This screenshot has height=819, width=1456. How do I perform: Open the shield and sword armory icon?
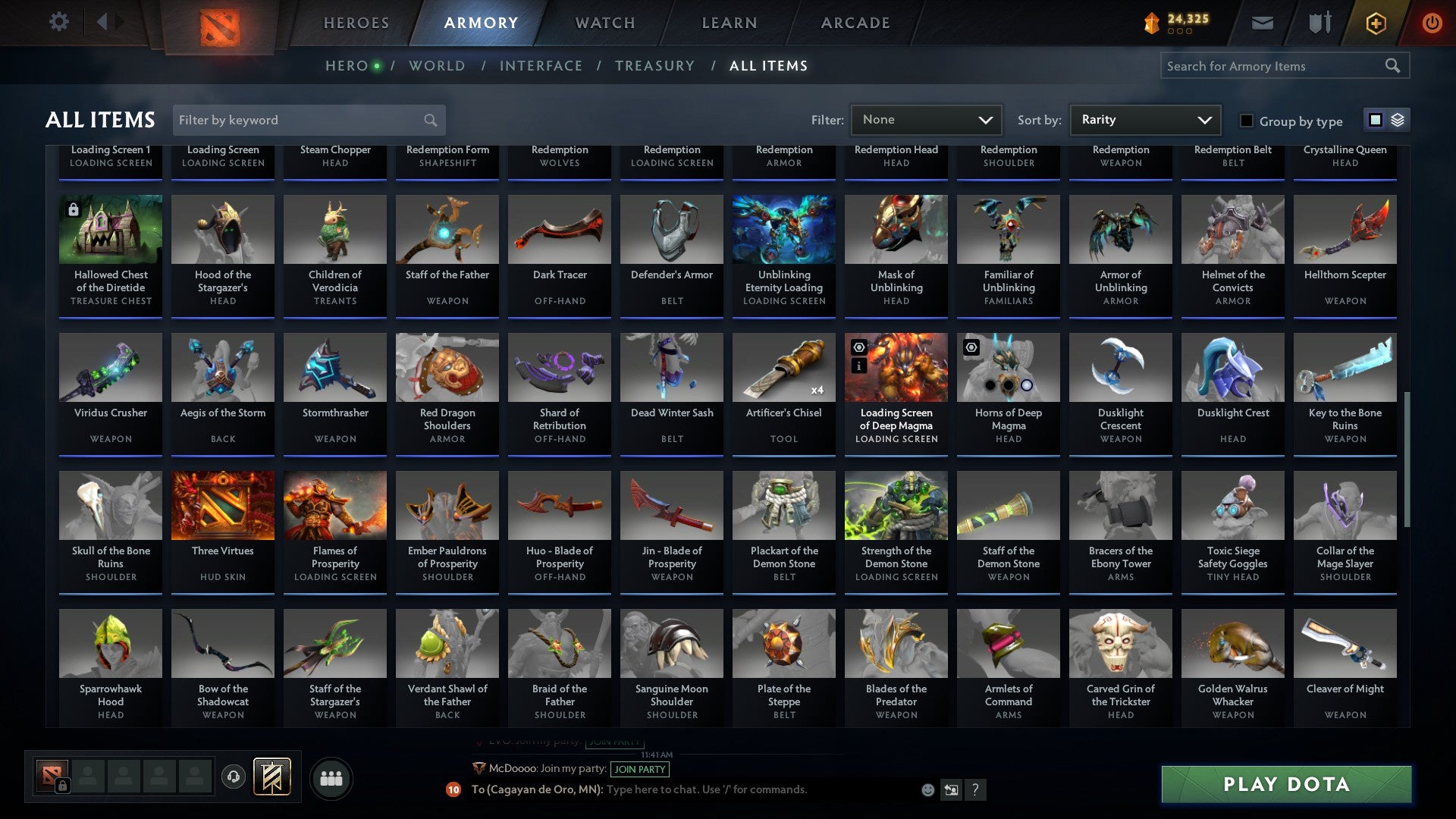[x=1319, y=22]
